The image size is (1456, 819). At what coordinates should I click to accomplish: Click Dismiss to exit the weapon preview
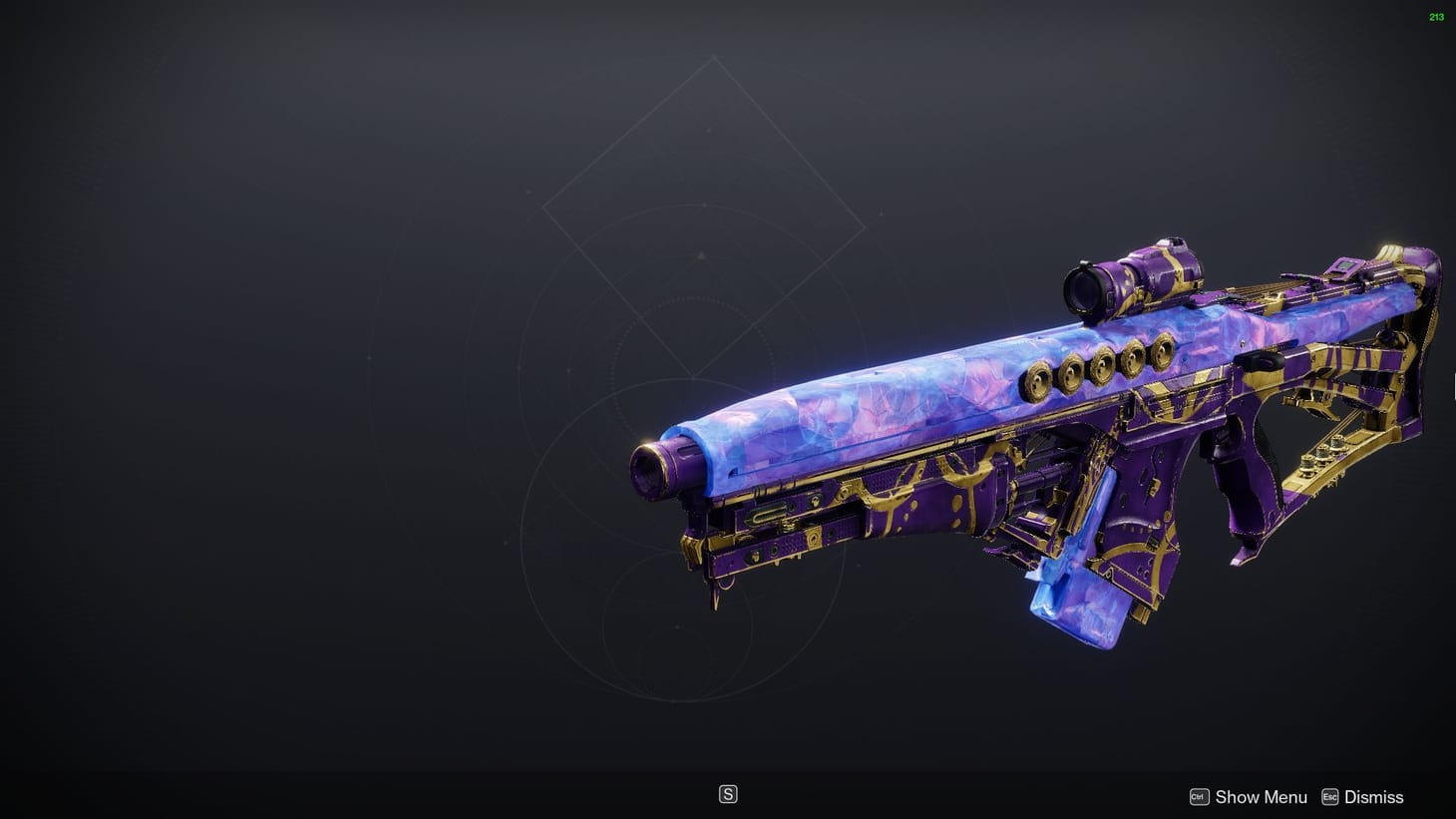click(x=1373, y=797)
